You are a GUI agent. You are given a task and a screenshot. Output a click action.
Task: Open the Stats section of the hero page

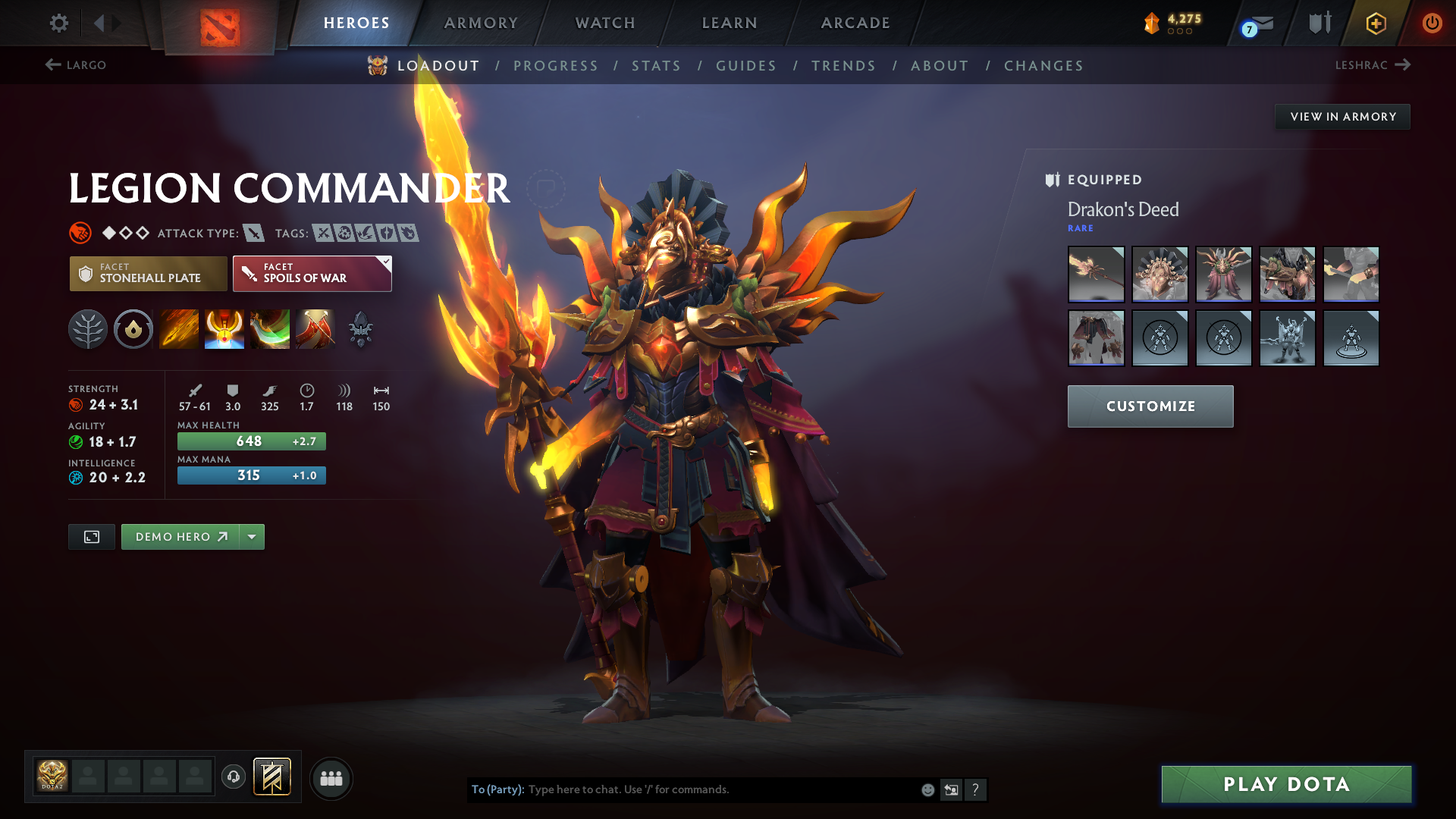point(656,66)
